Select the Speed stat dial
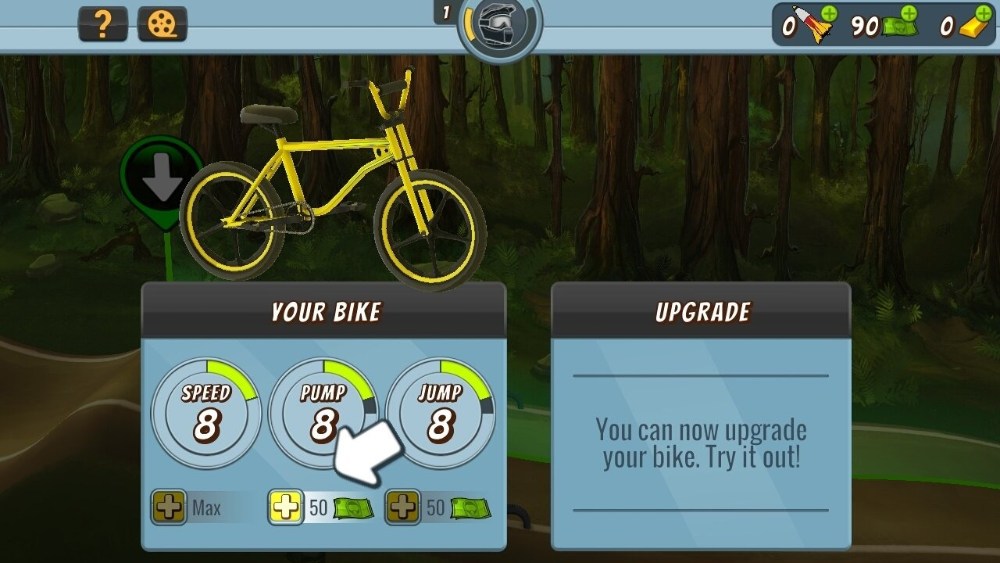The image size is (1000, 563). click(x=206, y=412)
